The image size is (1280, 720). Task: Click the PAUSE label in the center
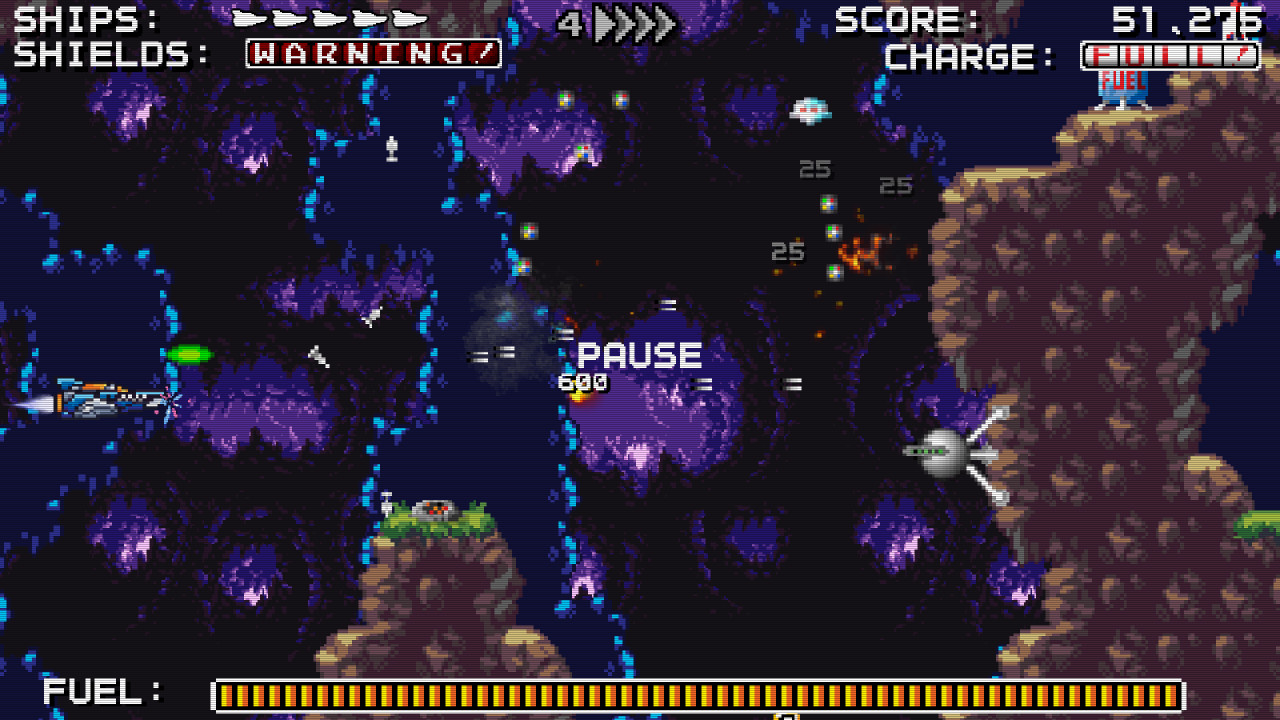coord(638,353)
